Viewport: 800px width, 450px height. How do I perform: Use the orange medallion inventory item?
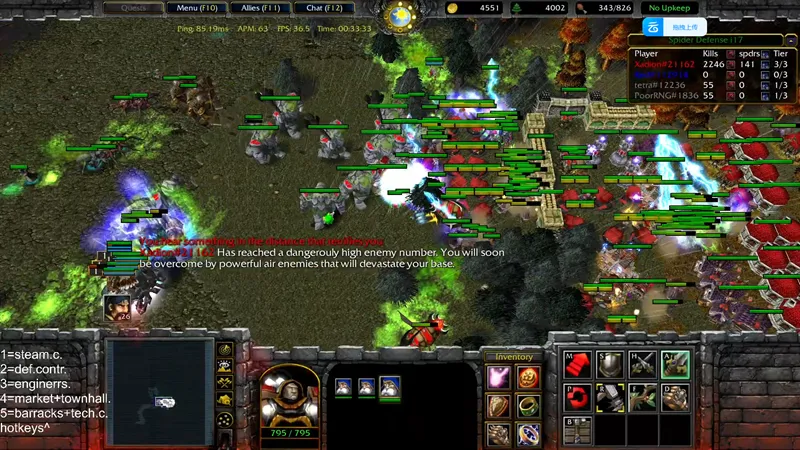(x=529, y=377)
